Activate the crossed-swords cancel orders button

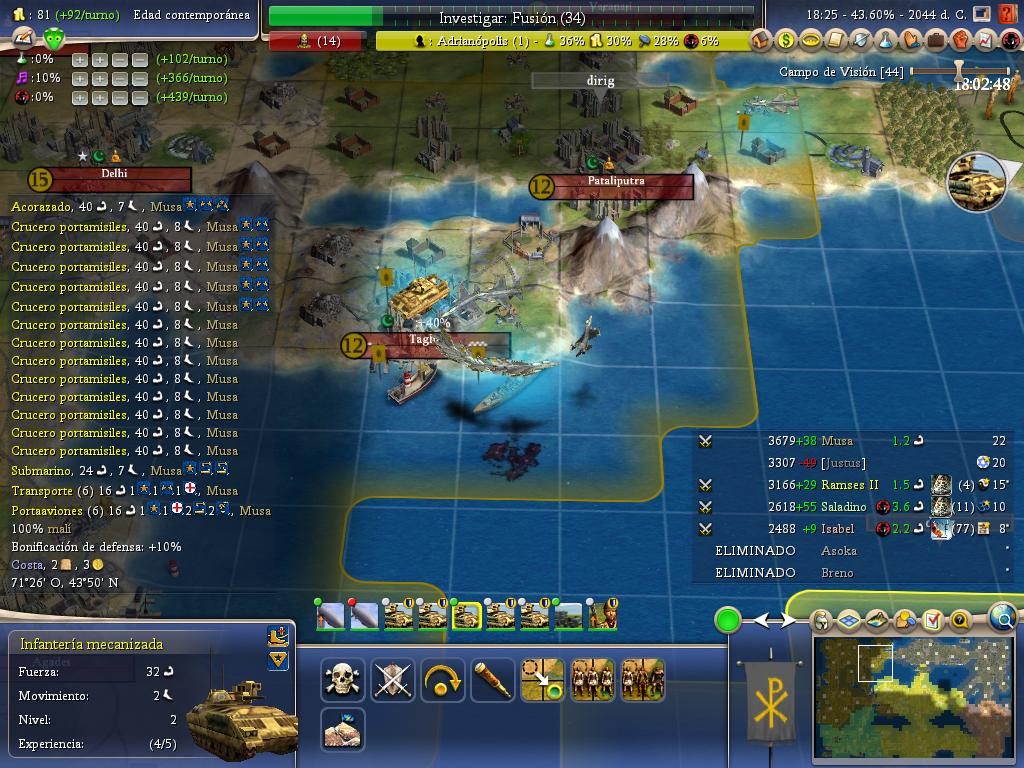coord(393,680)
